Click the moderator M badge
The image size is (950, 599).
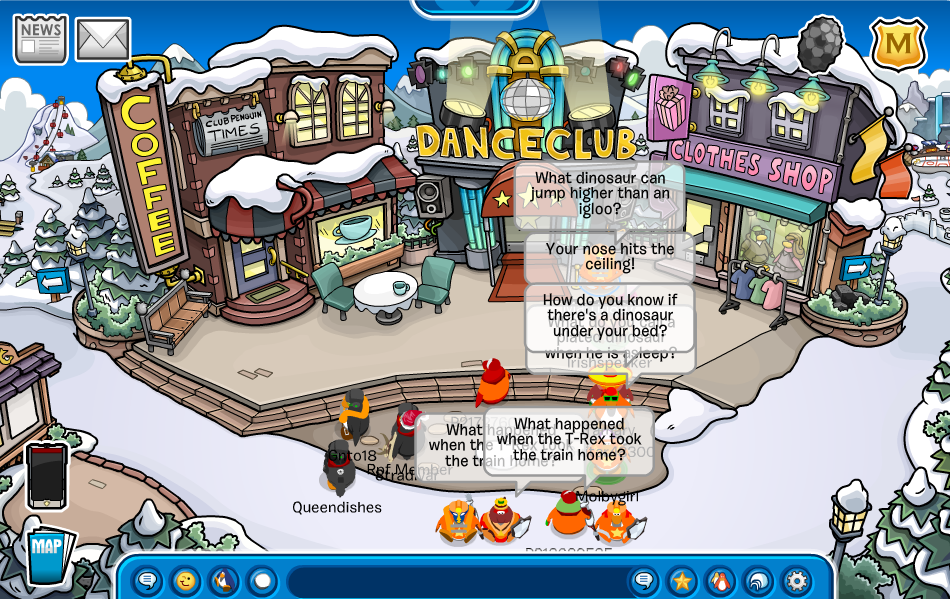point(897,45)
